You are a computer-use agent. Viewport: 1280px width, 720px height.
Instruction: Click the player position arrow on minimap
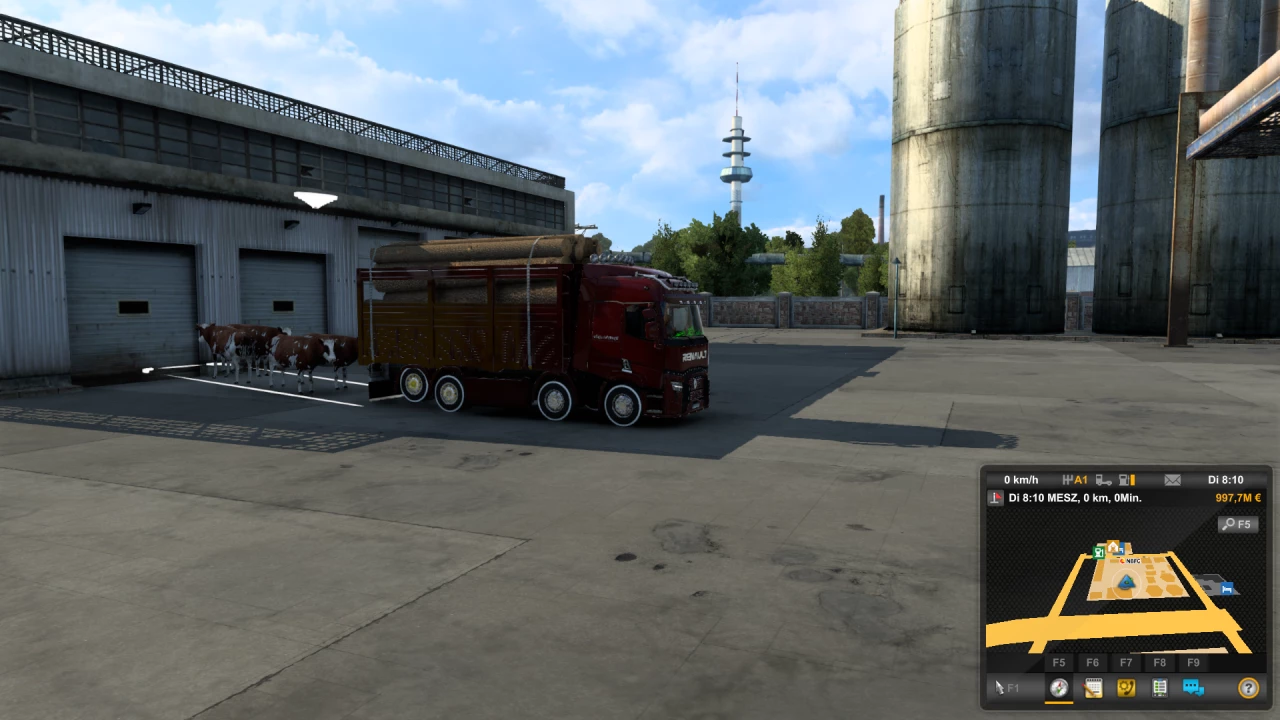pos(1125,583)
